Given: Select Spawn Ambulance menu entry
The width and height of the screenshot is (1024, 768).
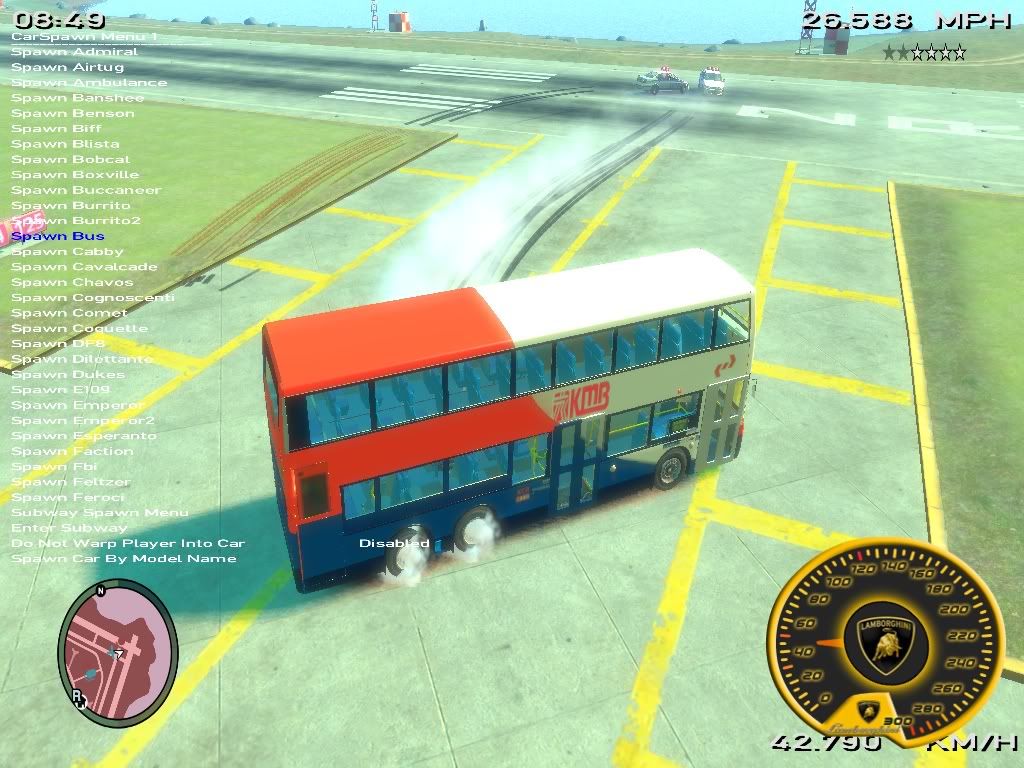Looking at the screenshot, I should (89, 83).
